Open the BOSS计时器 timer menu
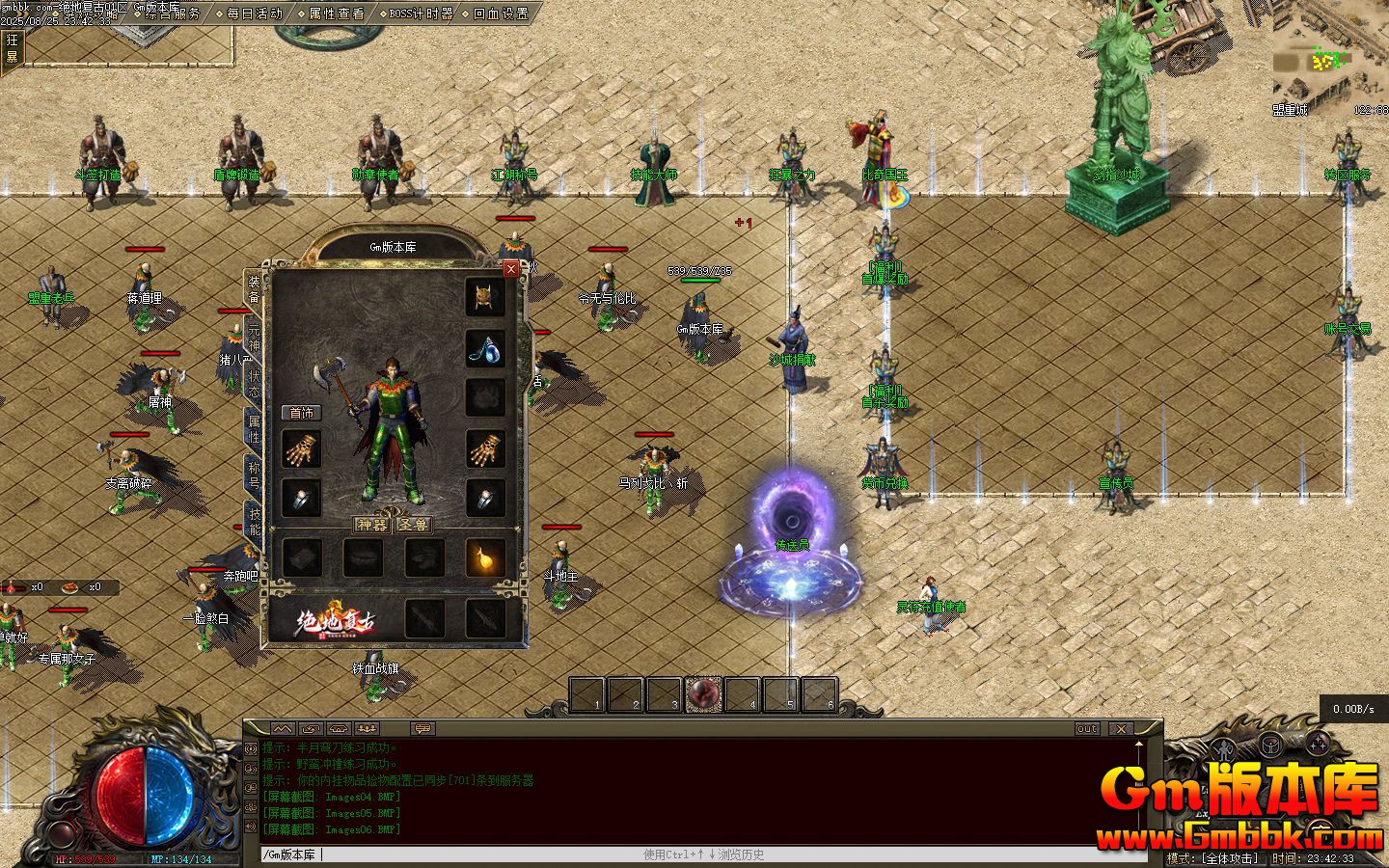 pos(419,14)
